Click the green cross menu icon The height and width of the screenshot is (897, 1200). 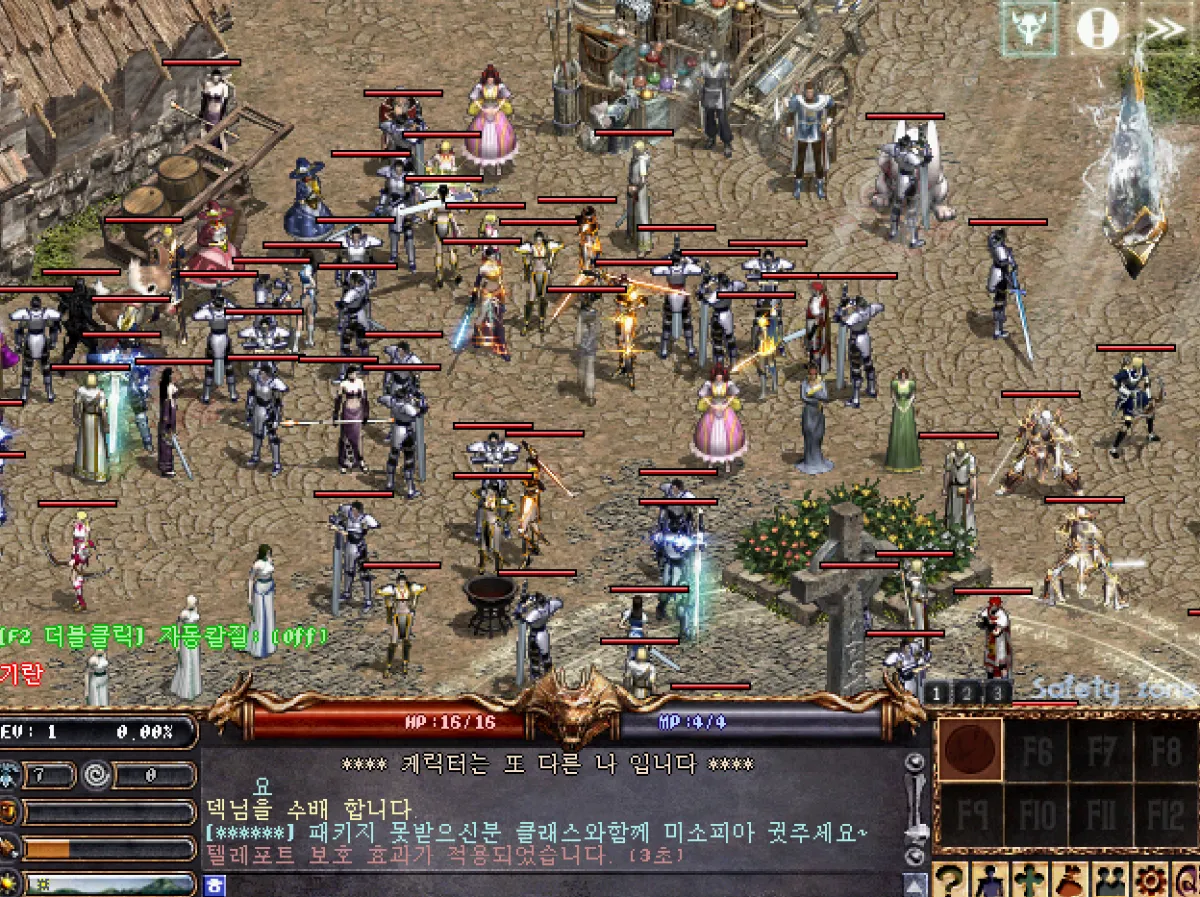click(x=1029, y=882)
